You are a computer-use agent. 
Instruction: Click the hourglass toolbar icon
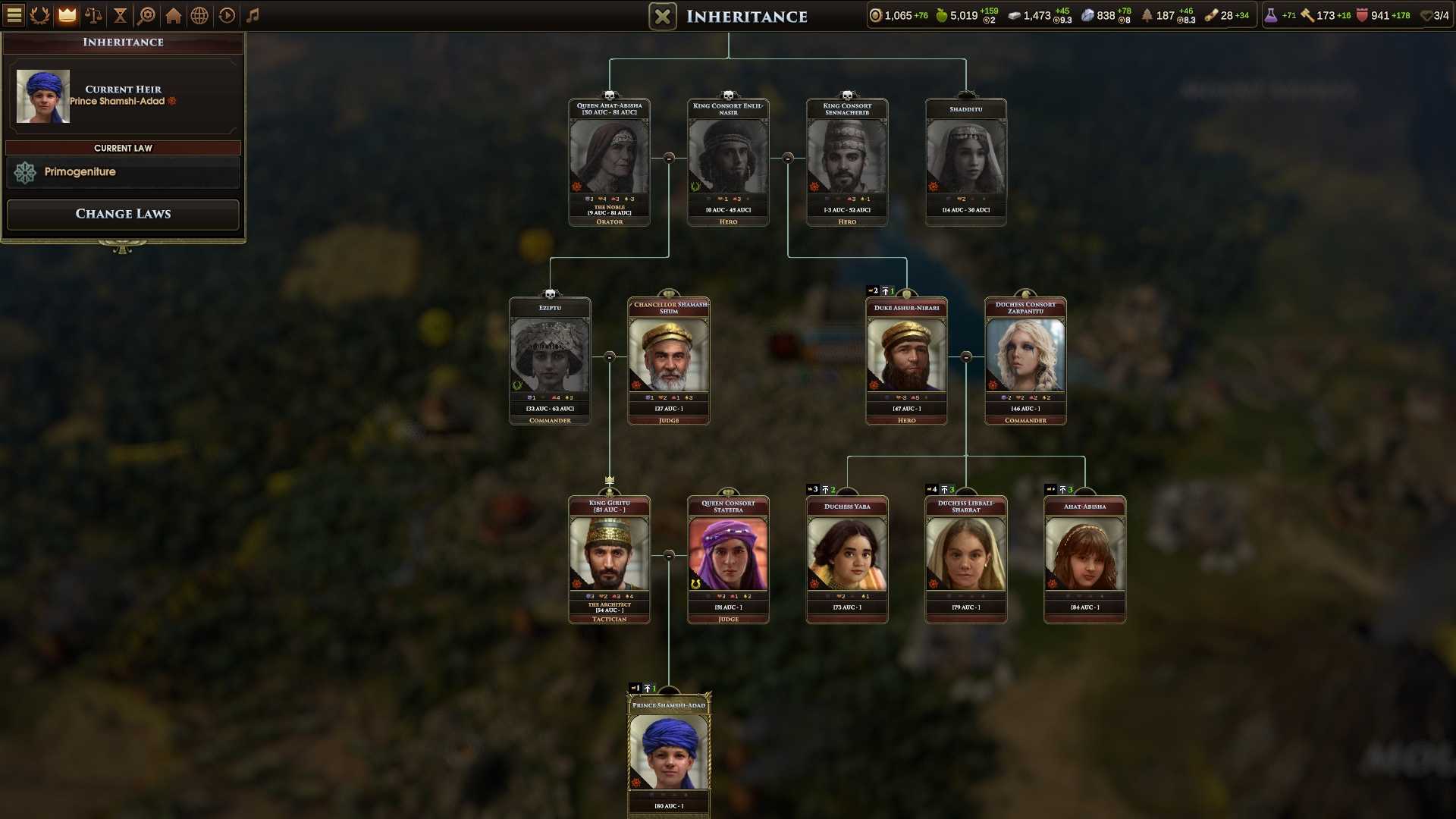pos(120,15)
